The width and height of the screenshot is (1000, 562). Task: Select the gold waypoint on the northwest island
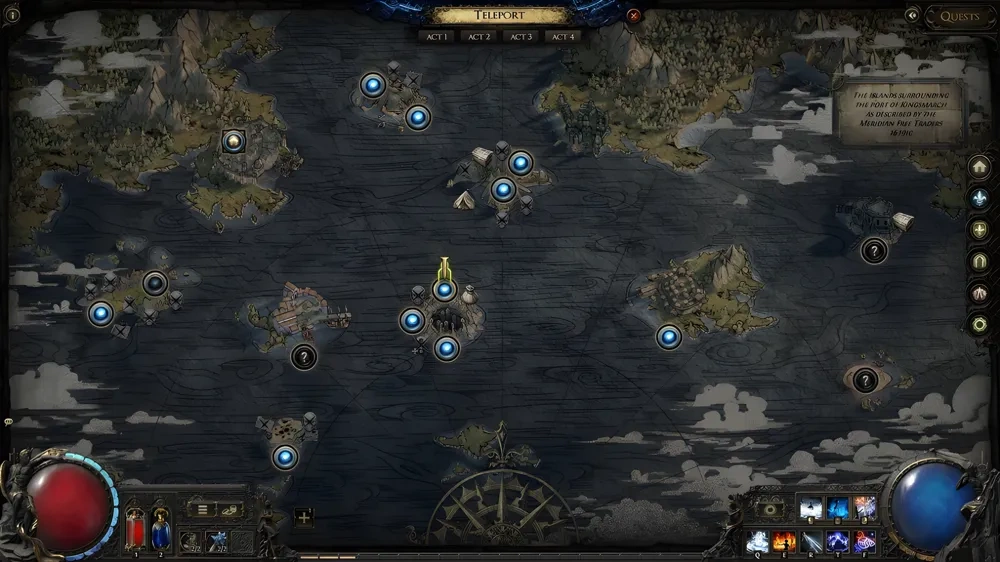pos(233,141)
